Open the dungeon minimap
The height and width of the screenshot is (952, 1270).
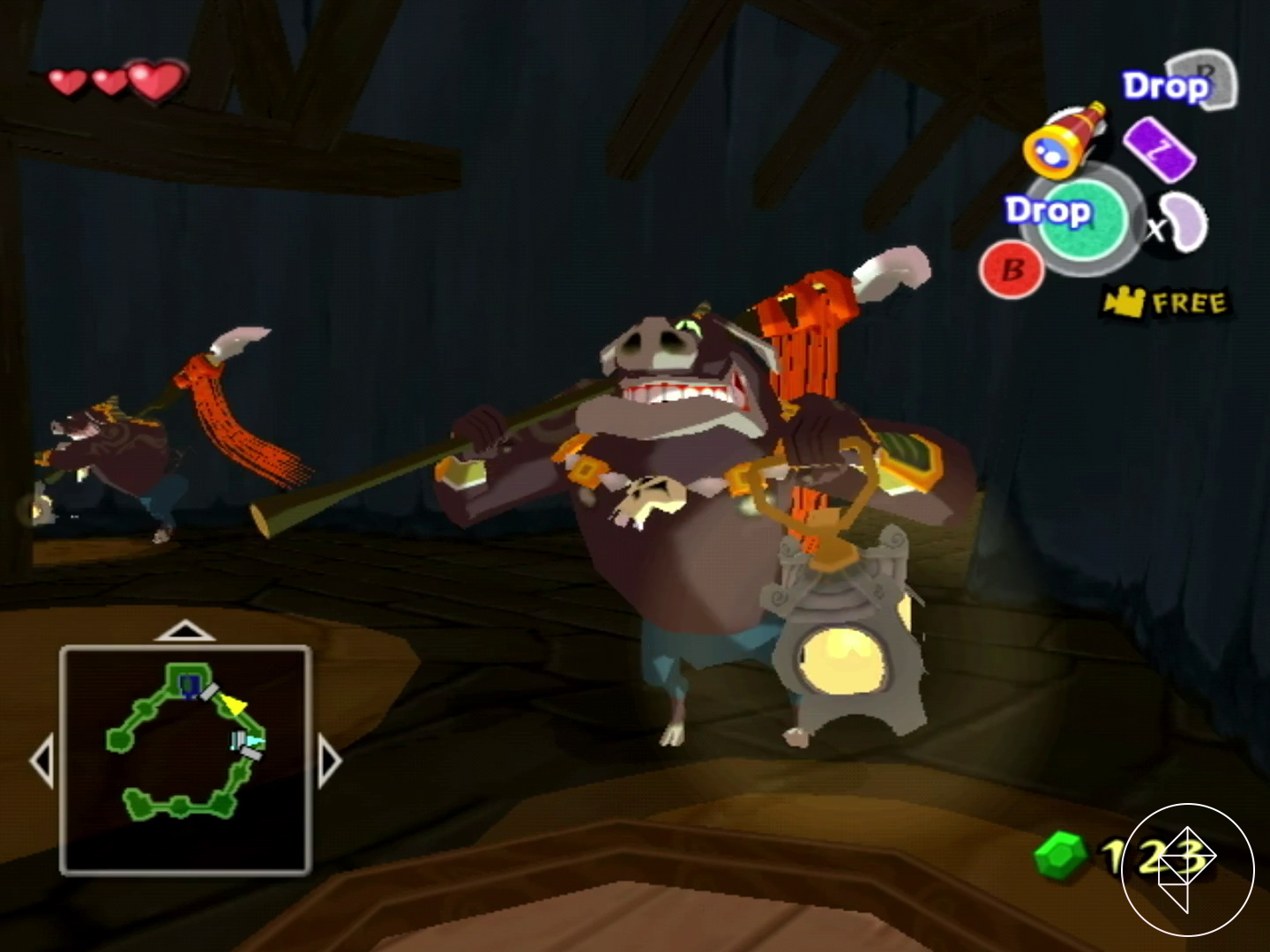click(x=185, y=759)
